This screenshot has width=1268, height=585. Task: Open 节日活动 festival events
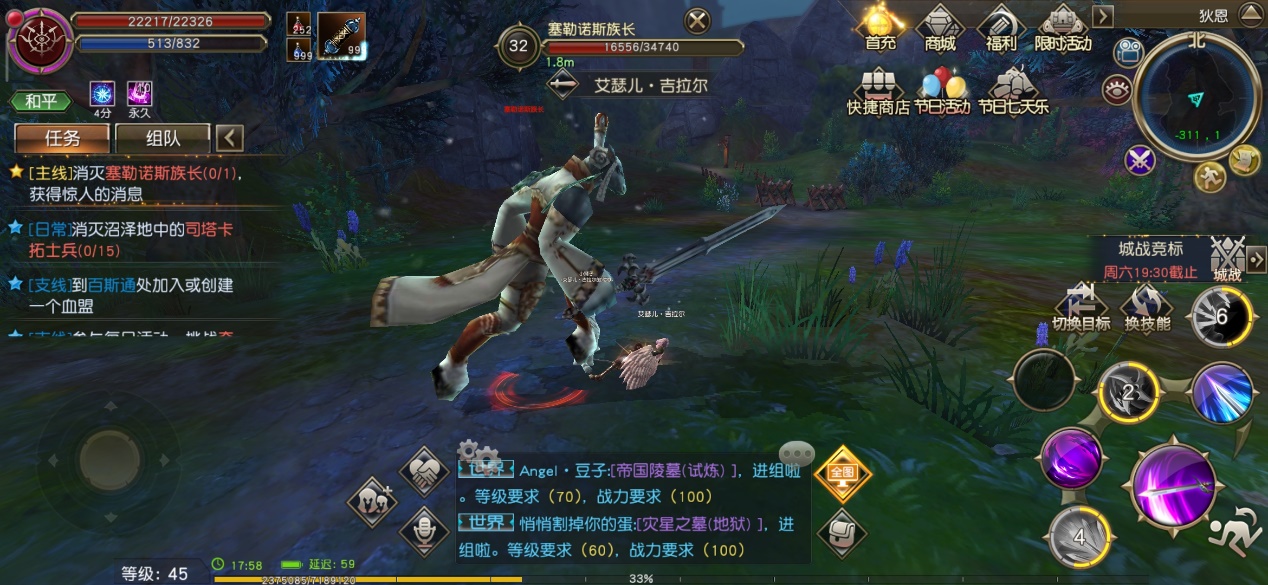coord(944,90)
